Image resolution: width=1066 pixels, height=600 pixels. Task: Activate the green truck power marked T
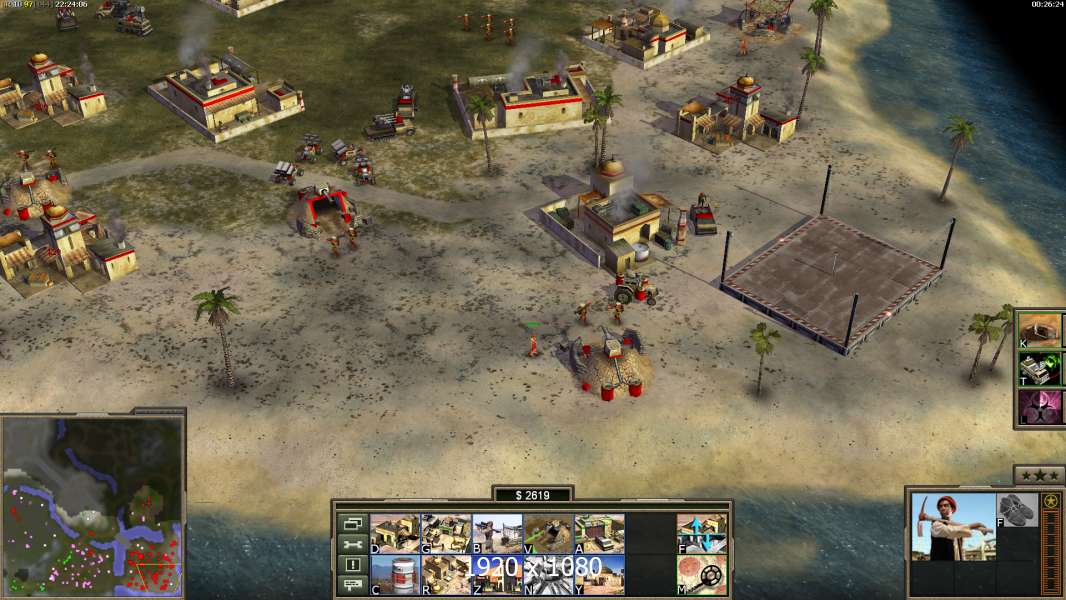1039,369
